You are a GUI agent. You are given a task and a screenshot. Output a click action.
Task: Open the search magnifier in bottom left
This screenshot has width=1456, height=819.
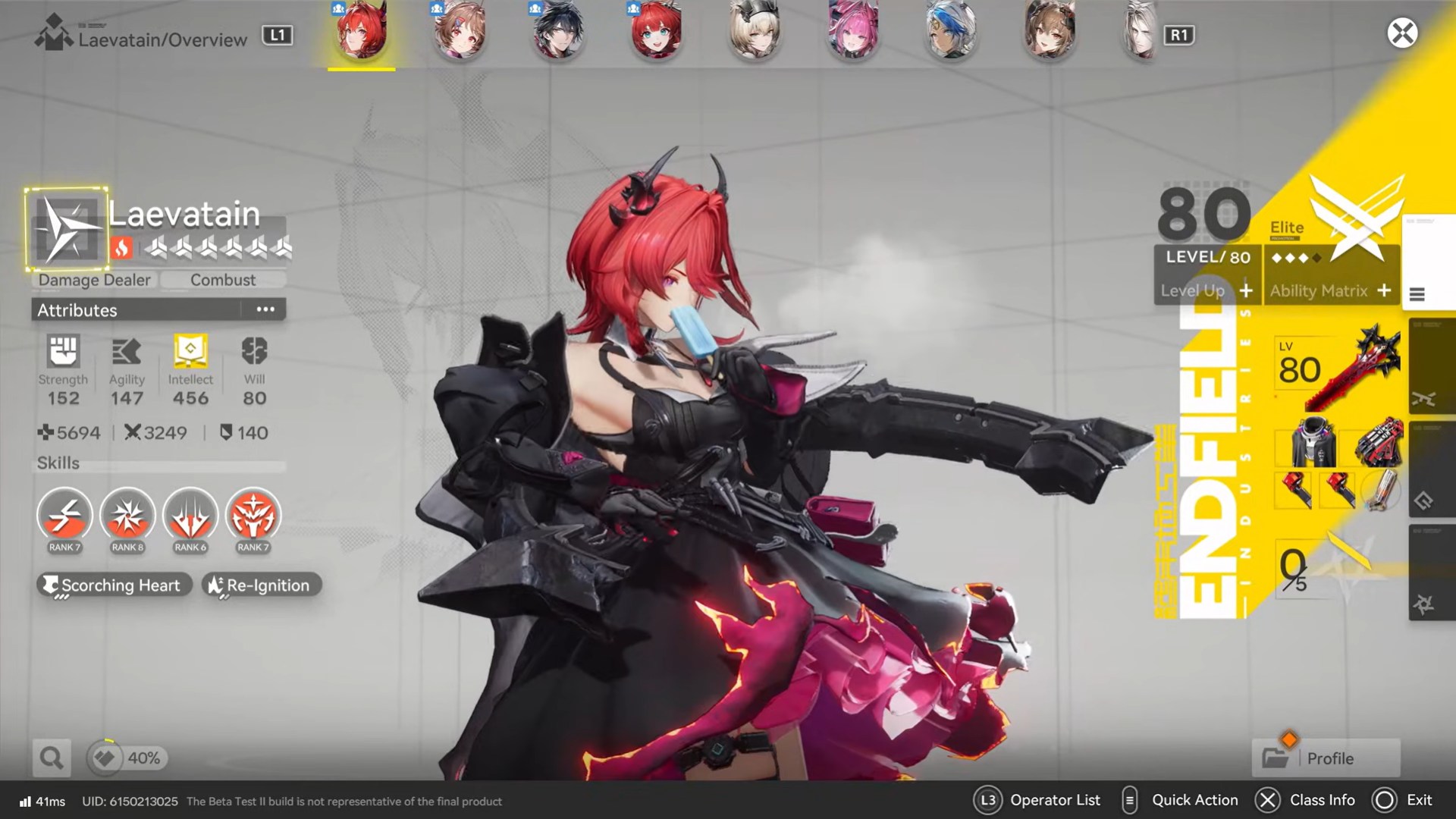(x=50, y=758)
